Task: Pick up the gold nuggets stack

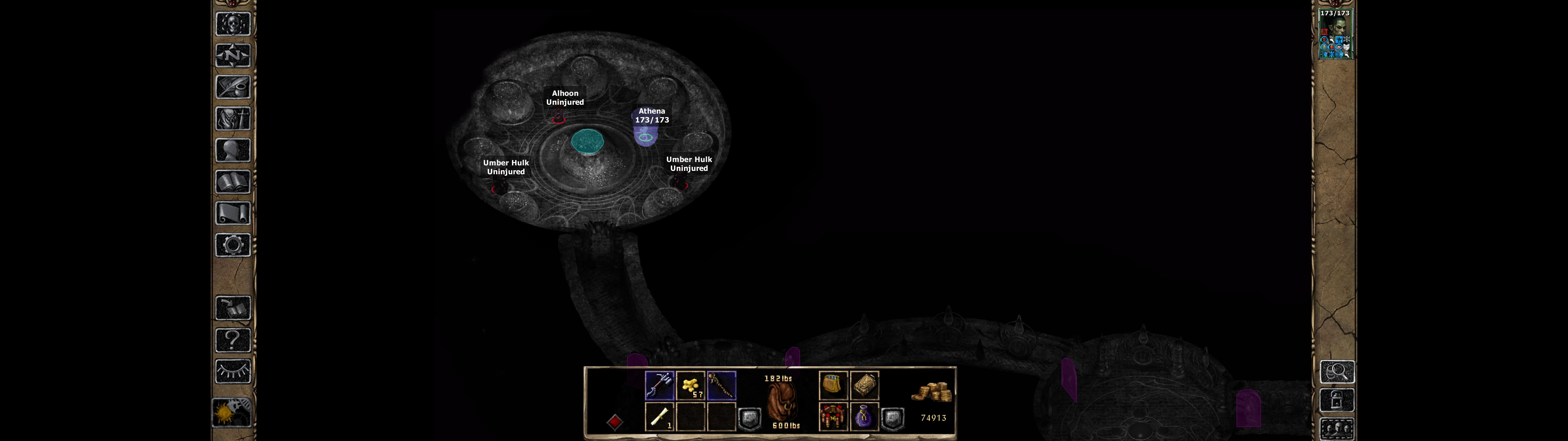Action: tap(691, 386)
